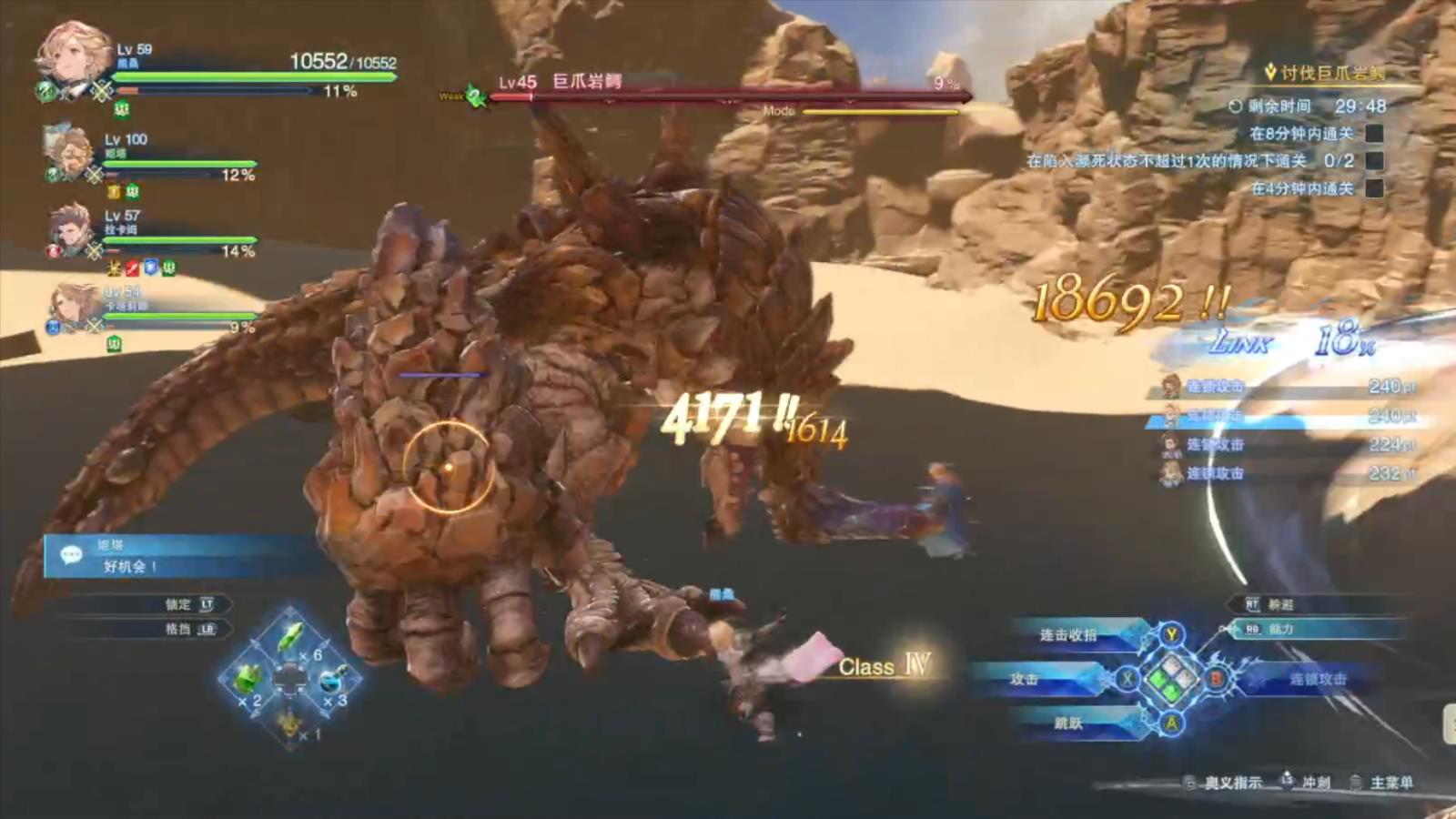Trigger the 连锁攻击 link attack action label

click(x=1318, y=679)
